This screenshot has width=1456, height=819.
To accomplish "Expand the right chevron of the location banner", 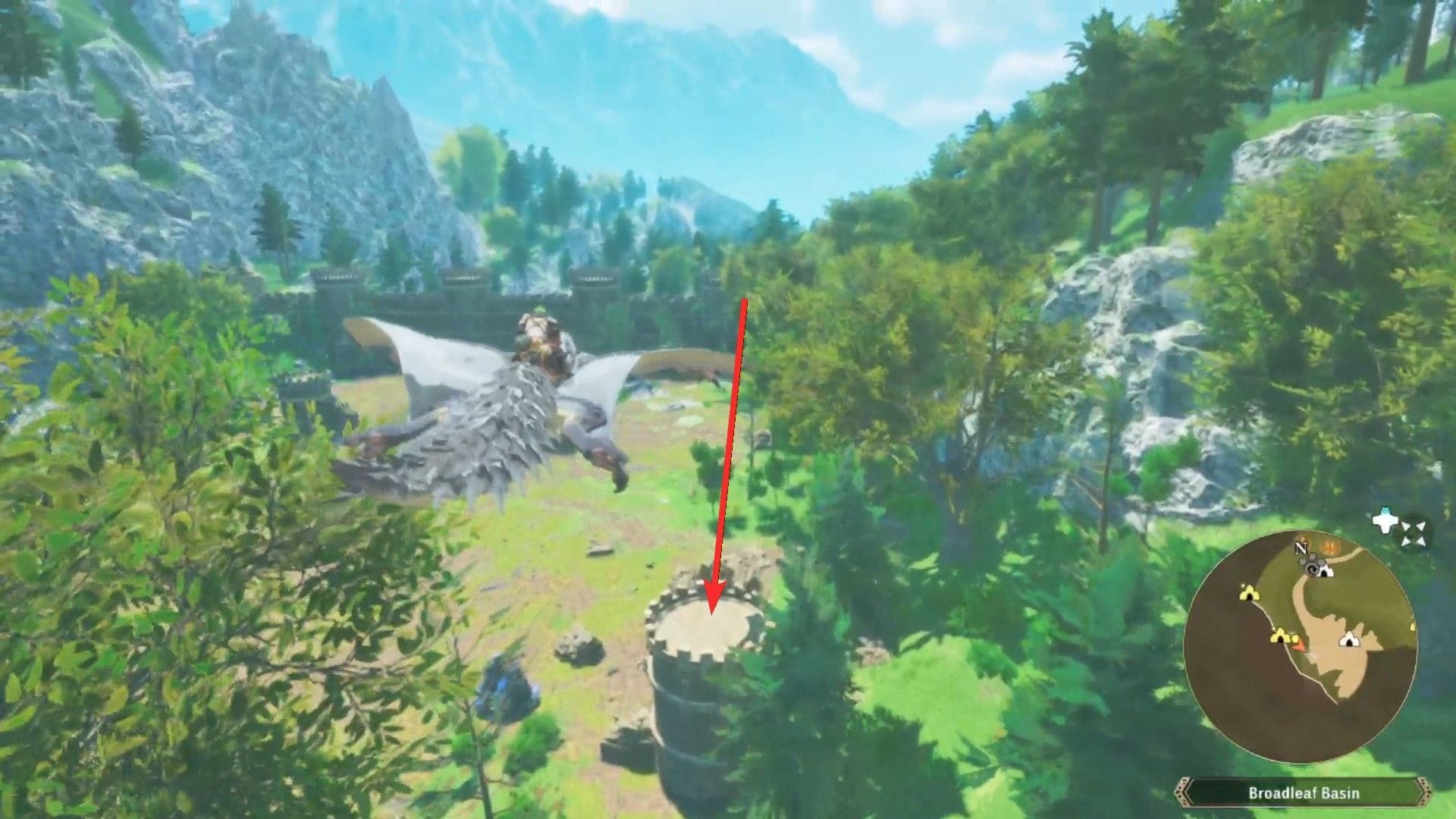I will pos(1424,790).
